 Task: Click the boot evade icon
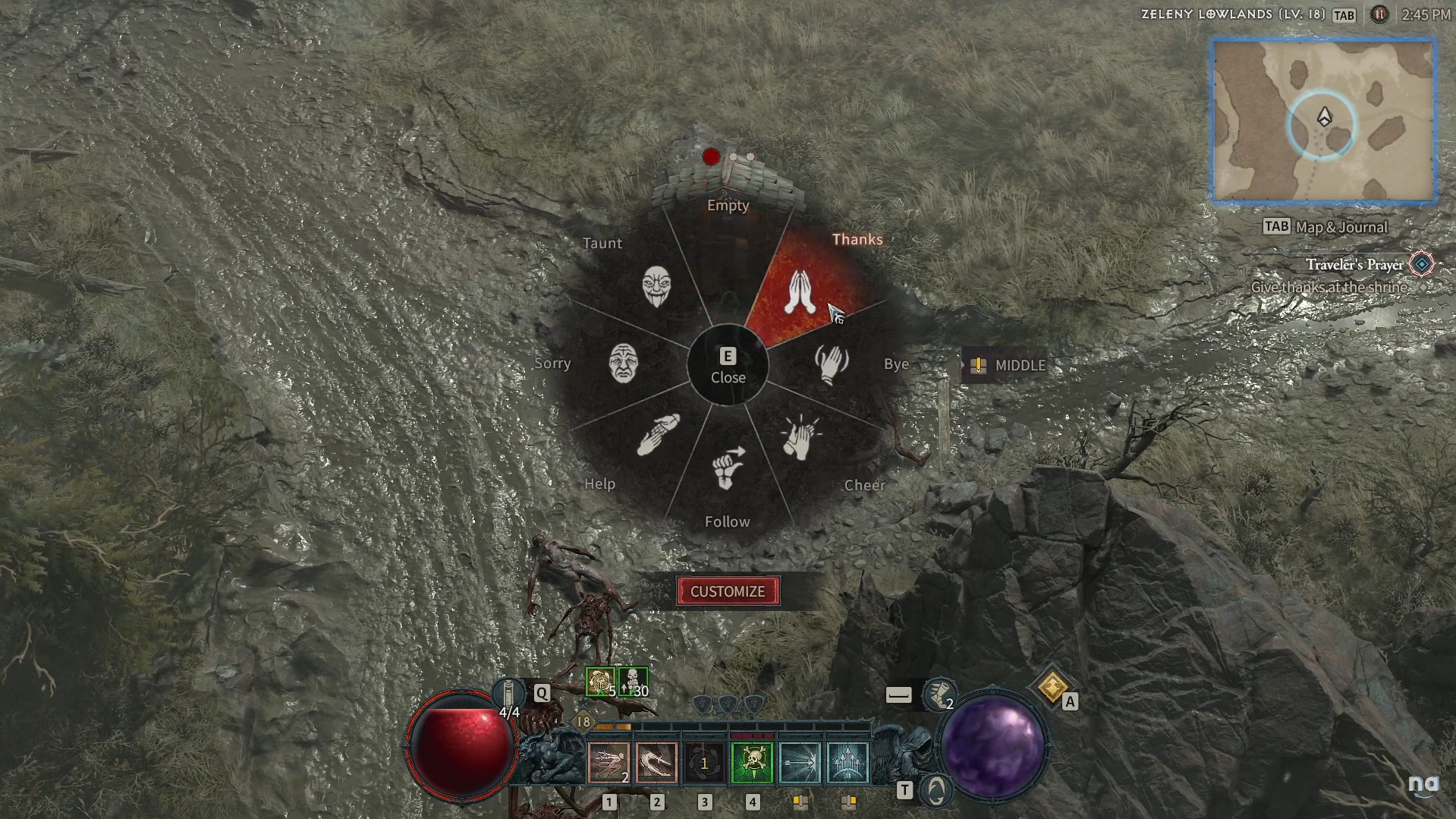pyautogui.click(x=939, y=695)
